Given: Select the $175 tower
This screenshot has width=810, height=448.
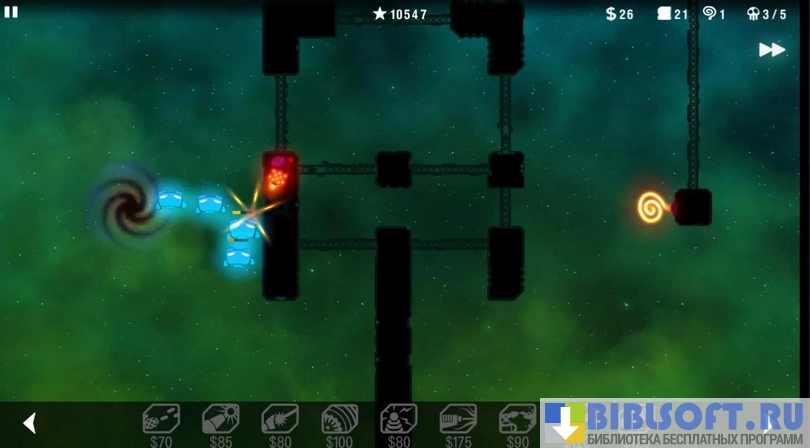Looking at the screenshot, I should tap(458, 419).
